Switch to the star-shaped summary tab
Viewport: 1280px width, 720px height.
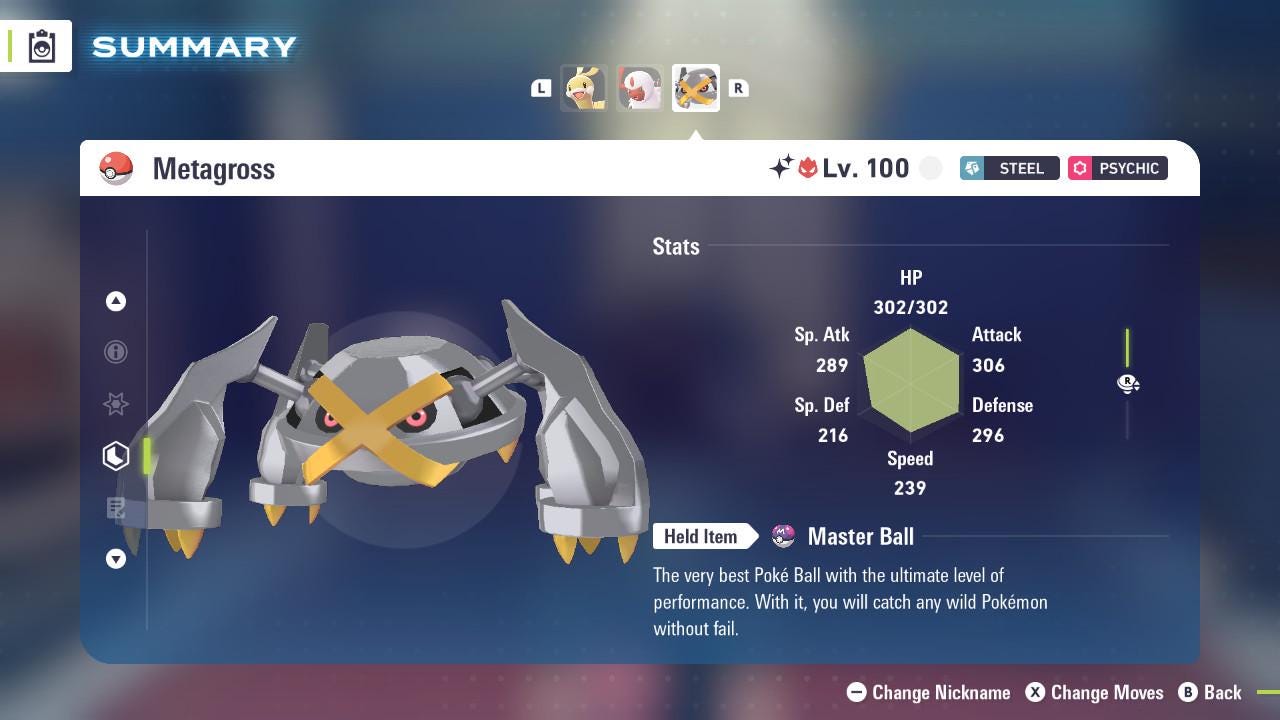click(x=116, y=404)
